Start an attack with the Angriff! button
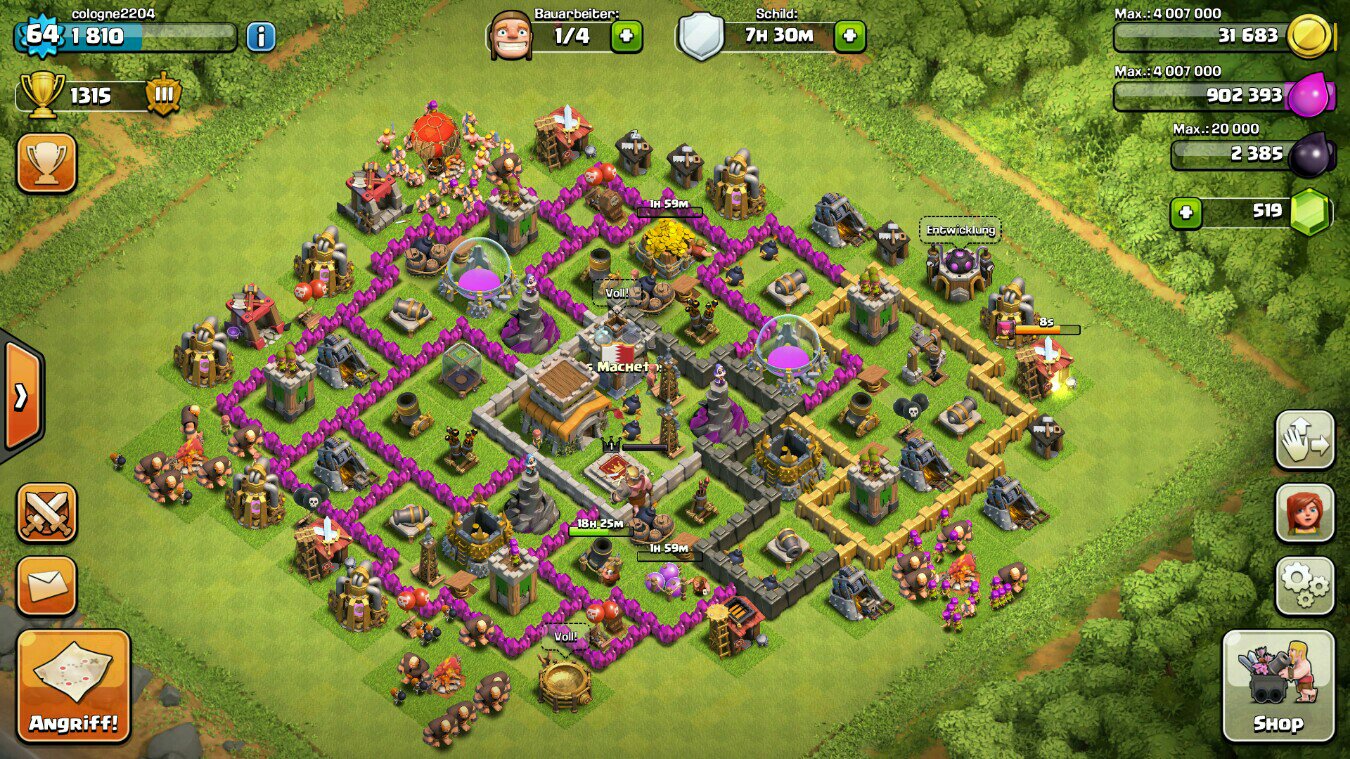The height and width of the screenshot is (759, 1350). click(x=73, y=686)
